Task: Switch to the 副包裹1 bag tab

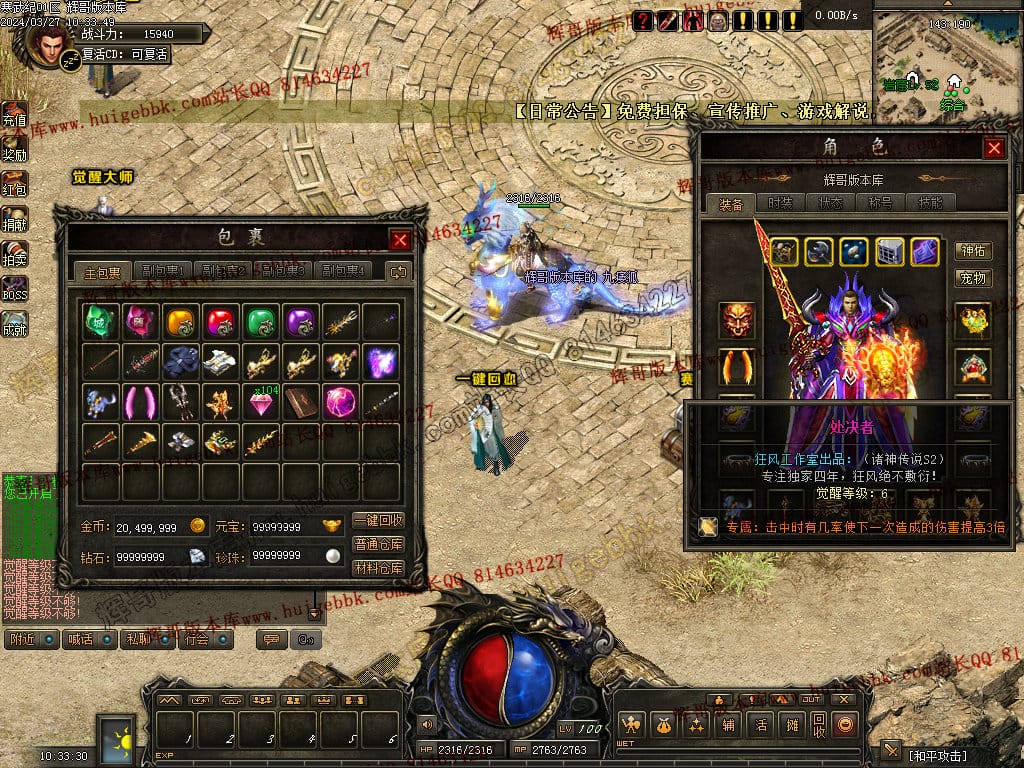Action: click(162, 271)
